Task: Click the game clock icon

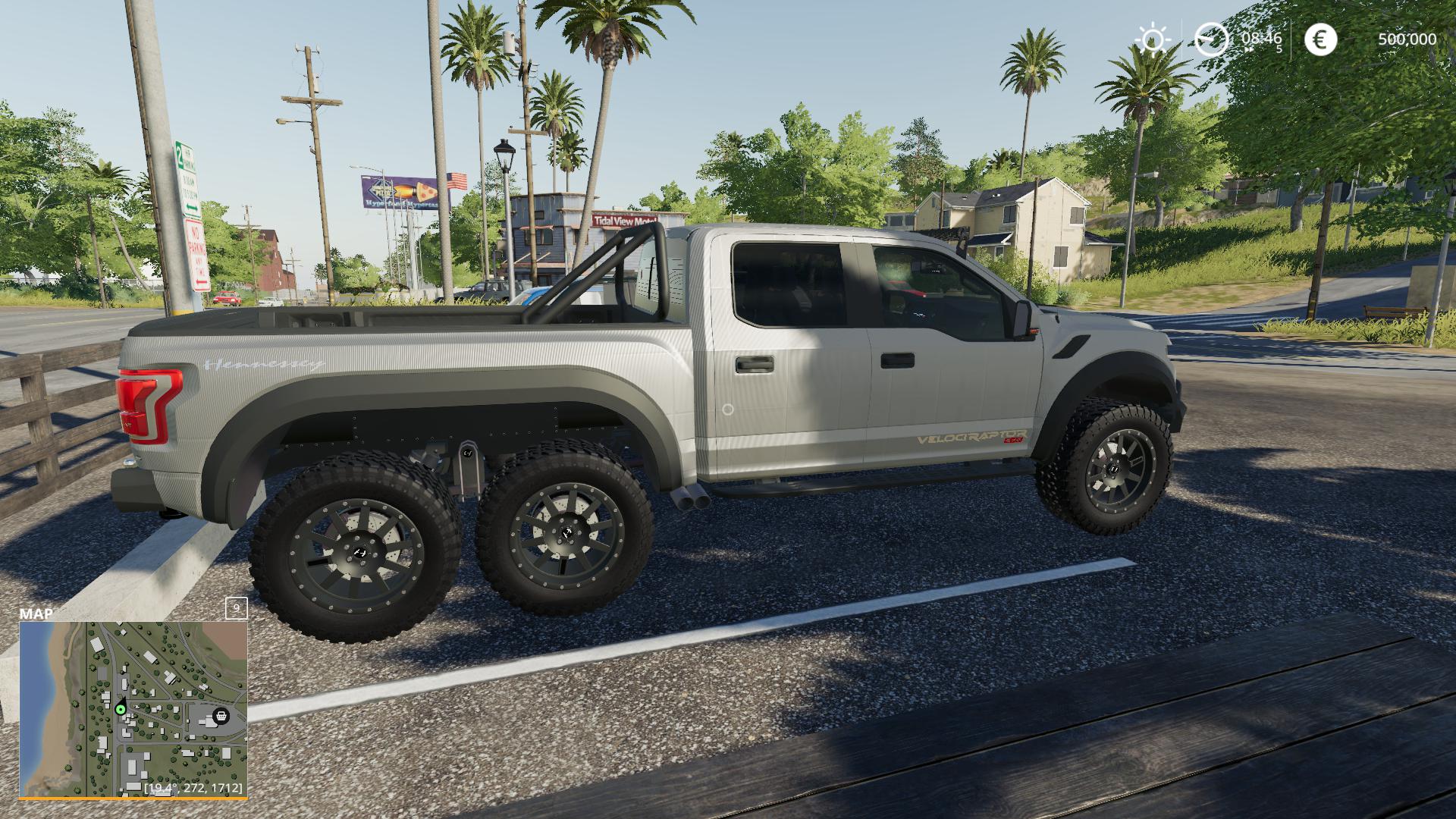Action: [x=1211, y=39]
